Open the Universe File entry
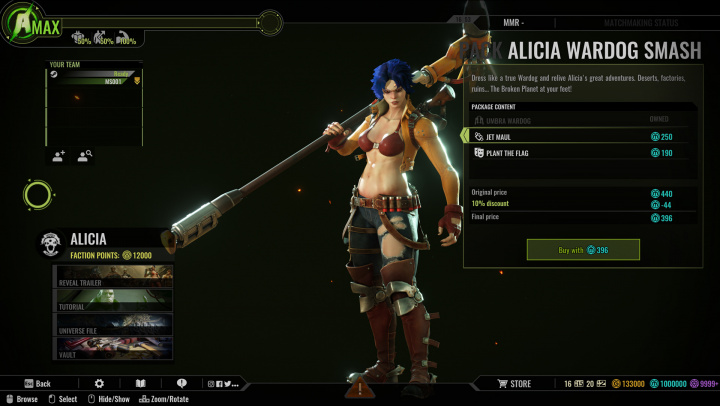The width and height of the screenshot is (720, 406). point(112,324)
